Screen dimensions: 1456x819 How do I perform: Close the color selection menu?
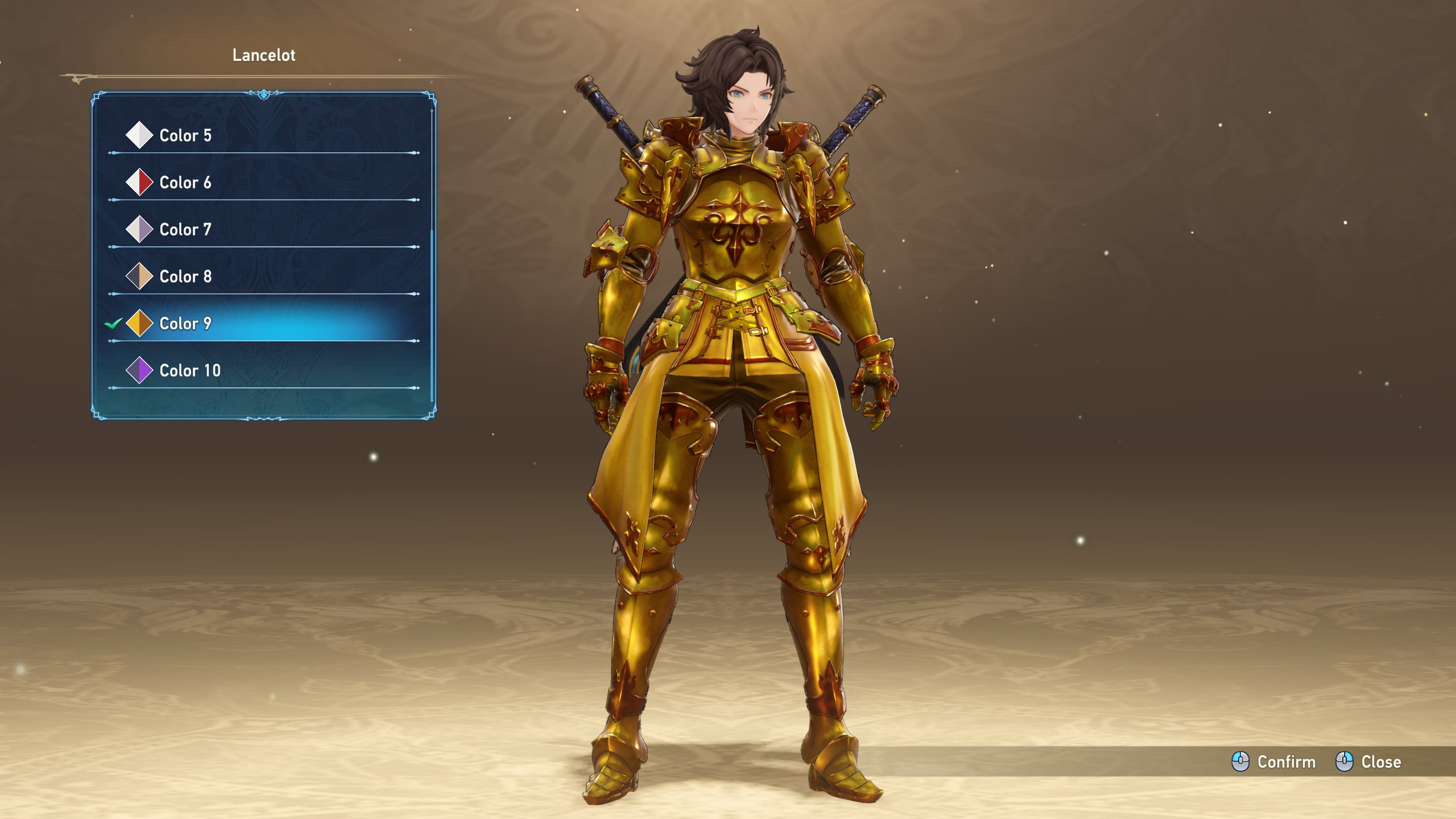click(x=1368, y=762)
